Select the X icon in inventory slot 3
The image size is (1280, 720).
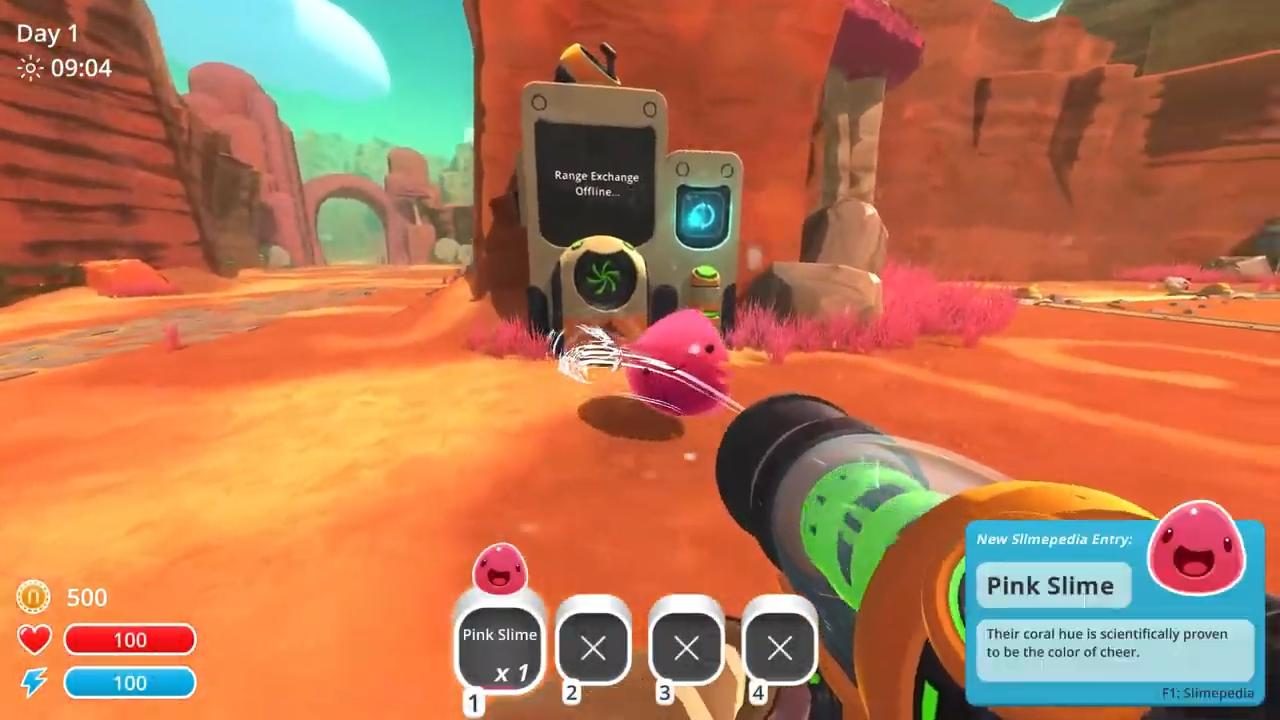pyautogui.click(x=686, y=650)
